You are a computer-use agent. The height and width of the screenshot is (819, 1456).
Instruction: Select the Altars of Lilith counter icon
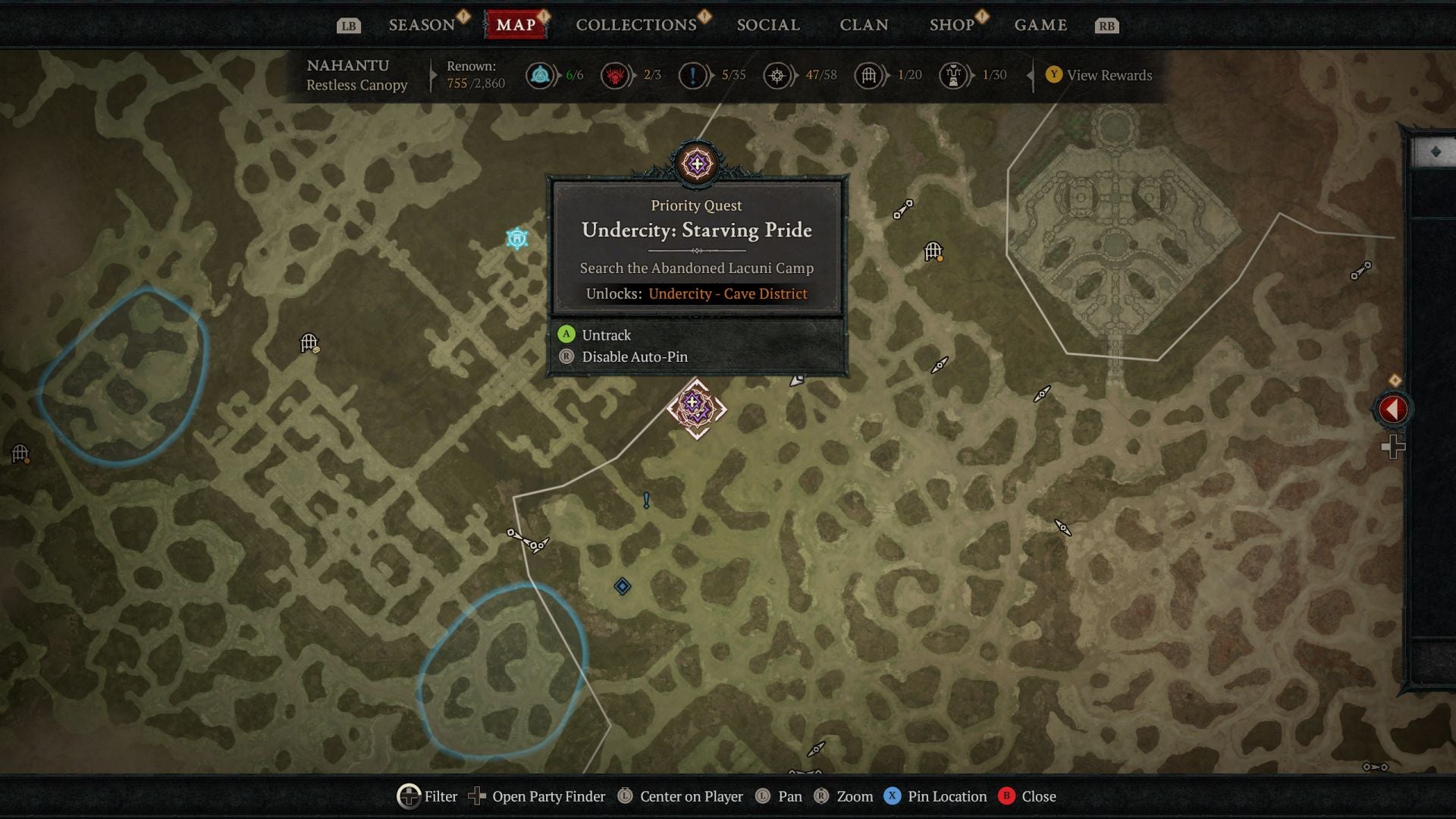[615, 75]
